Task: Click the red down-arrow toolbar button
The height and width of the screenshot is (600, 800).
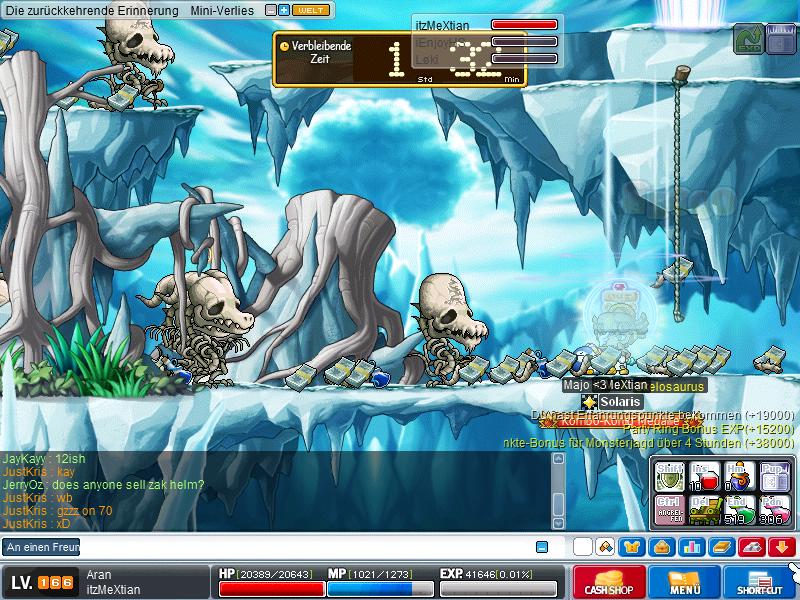Action: [x=782, y=547]
